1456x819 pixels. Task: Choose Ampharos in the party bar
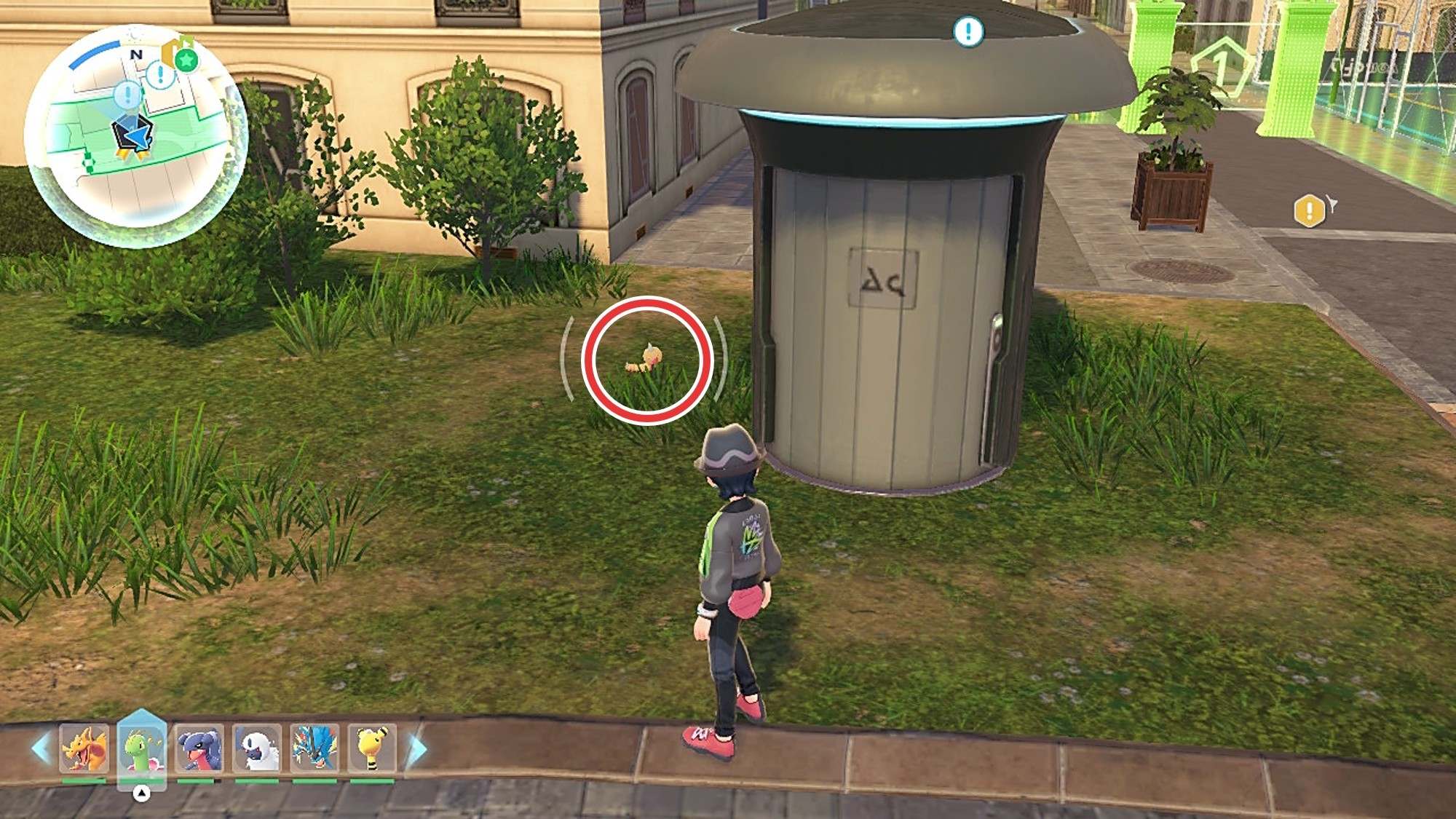(x=372, y=748)
